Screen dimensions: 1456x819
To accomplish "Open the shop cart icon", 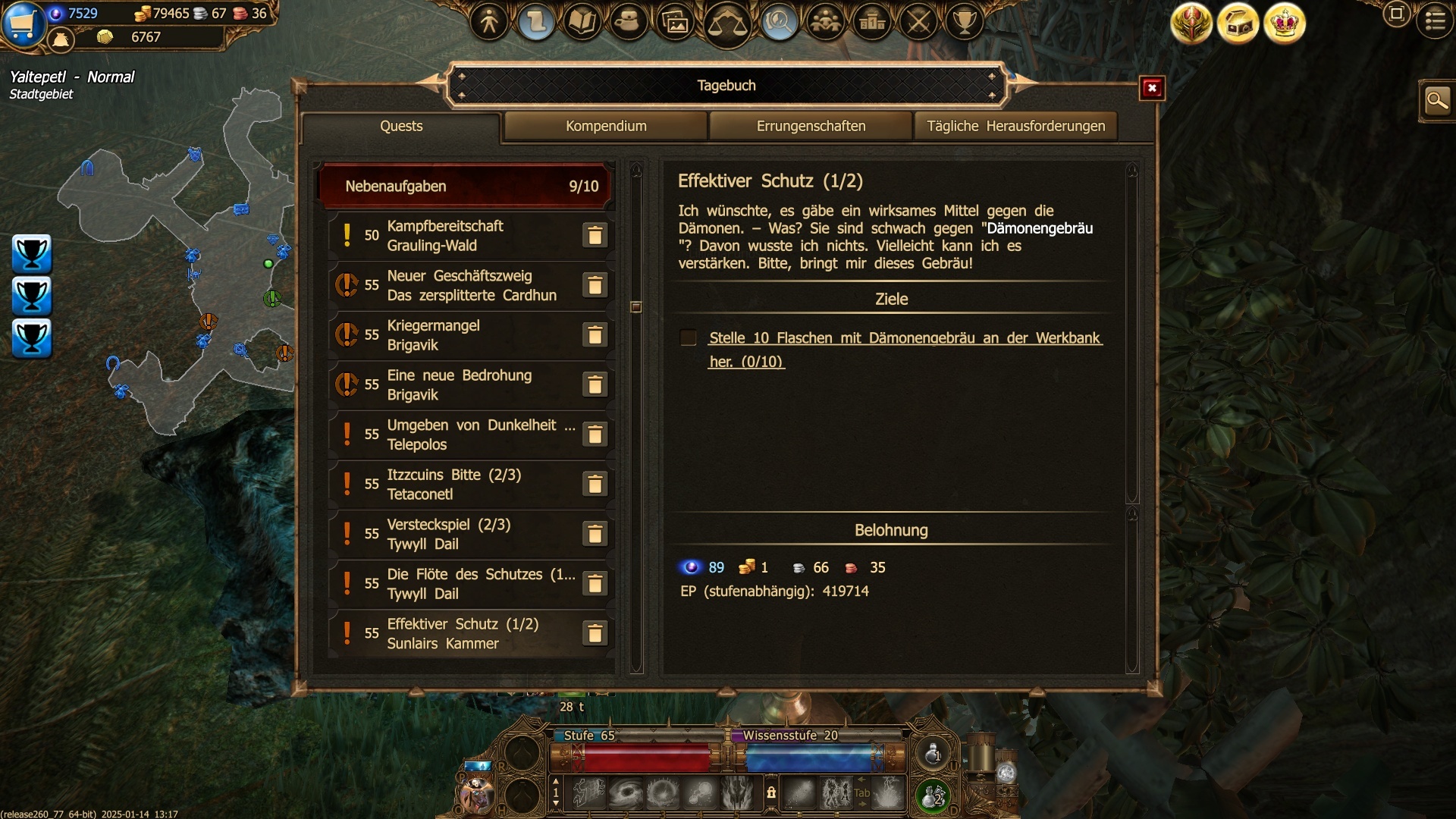I will (23, 24).
